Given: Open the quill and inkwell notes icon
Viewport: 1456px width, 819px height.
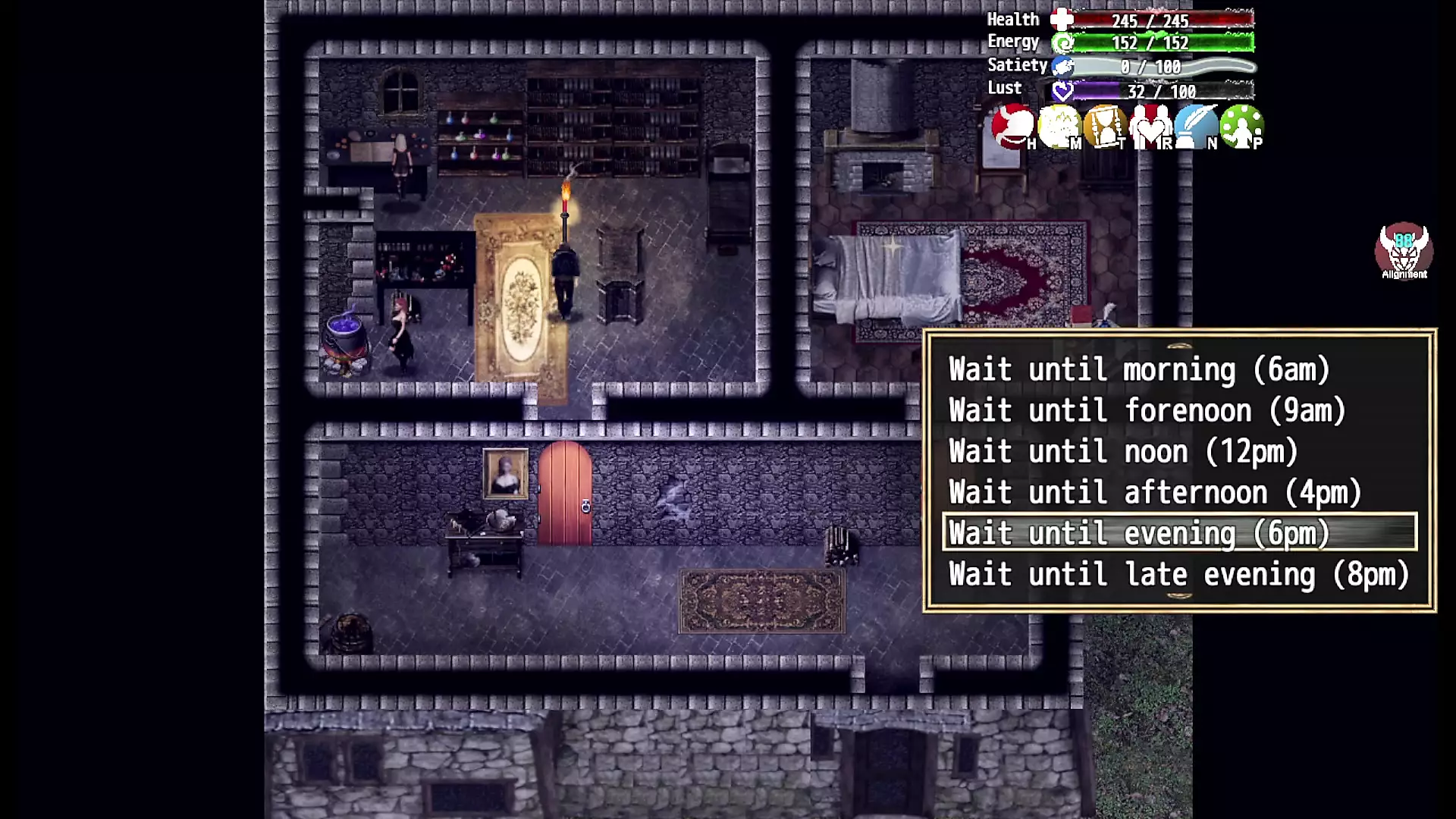Looking at the screenshot, I should coord(1196,127).
